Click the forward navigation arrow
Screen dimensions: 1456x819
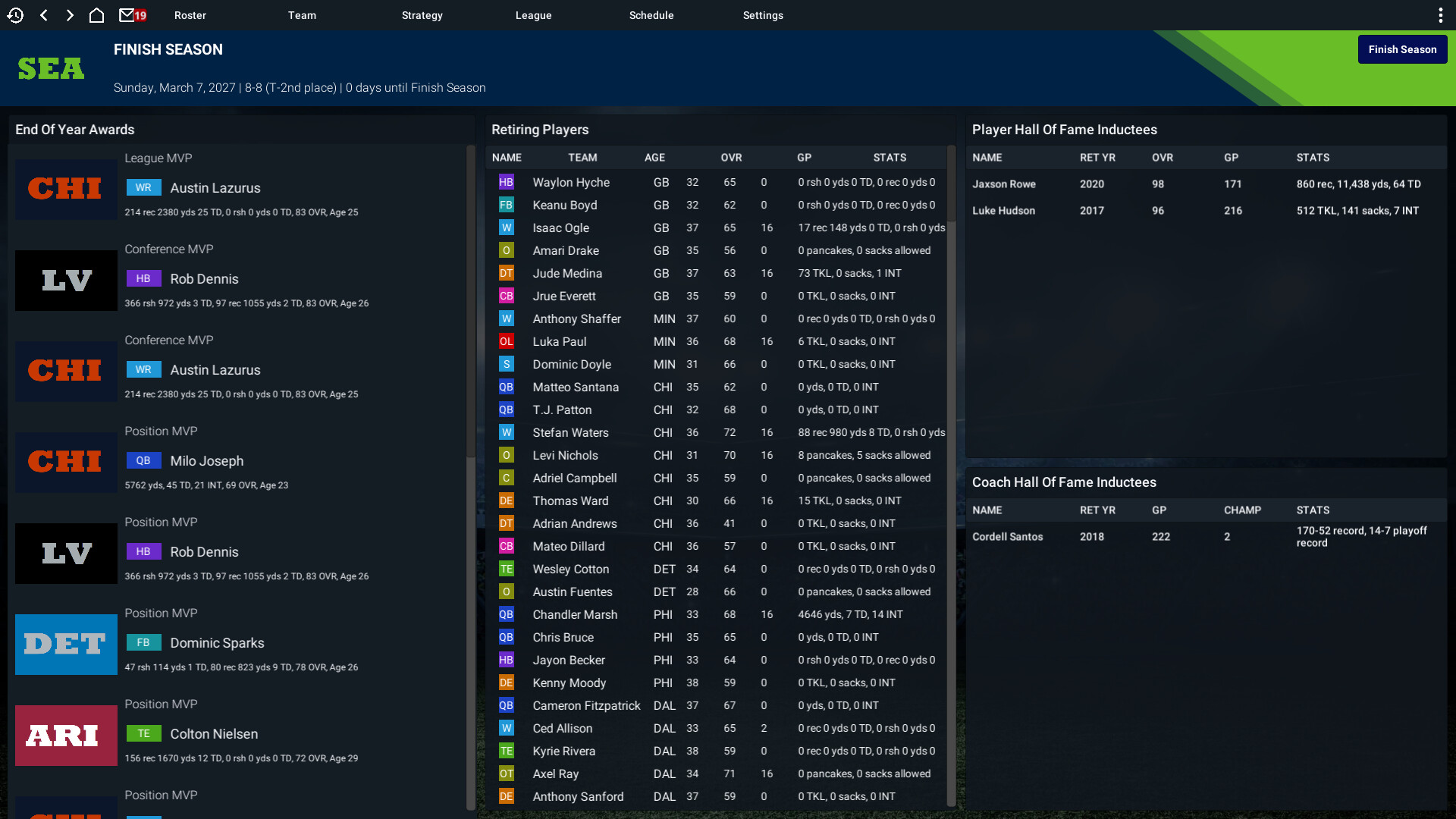[70, 14]
